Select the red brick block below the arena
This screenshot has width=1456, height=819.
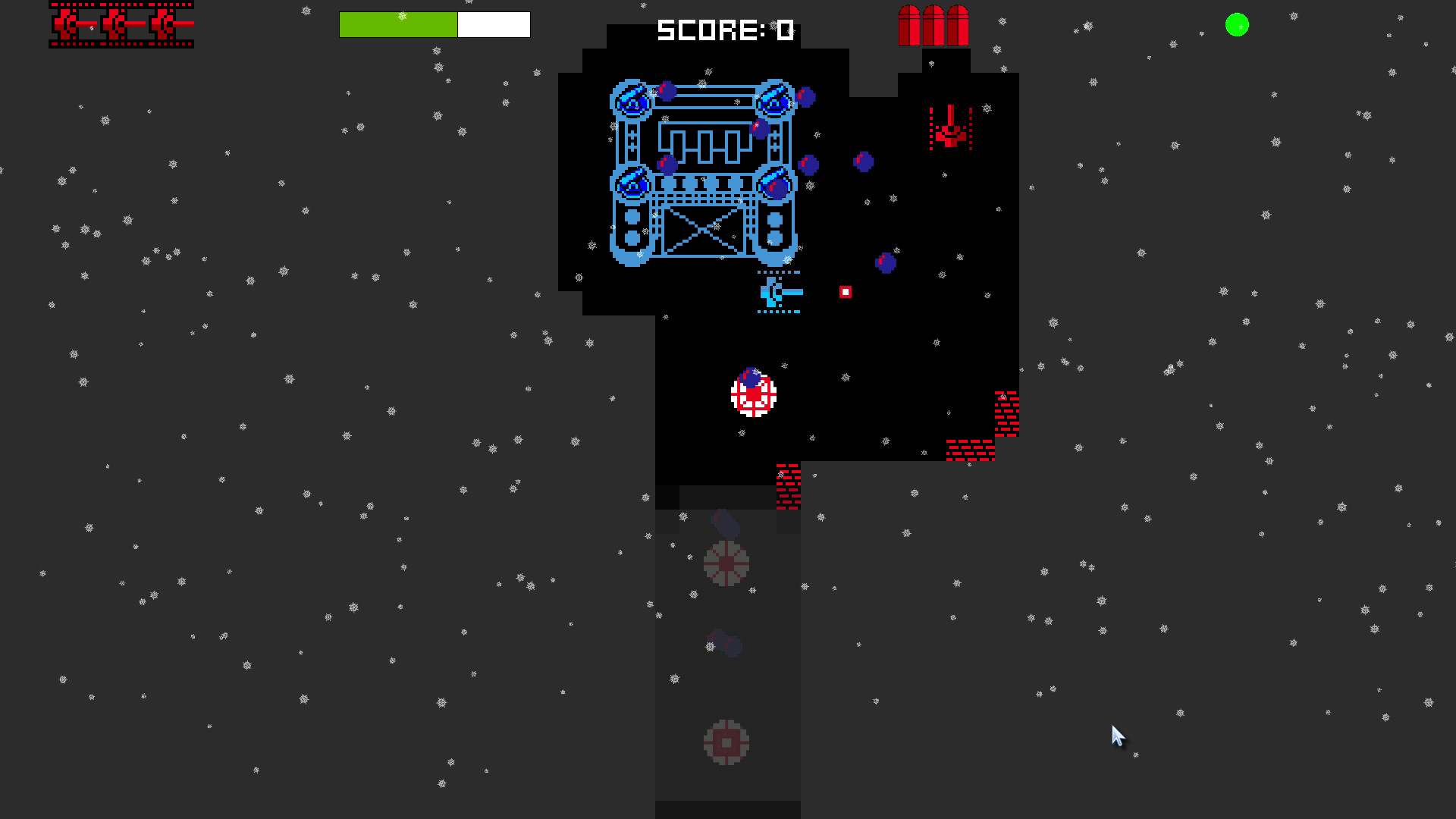pyautogui.click(x=787, y=485)
